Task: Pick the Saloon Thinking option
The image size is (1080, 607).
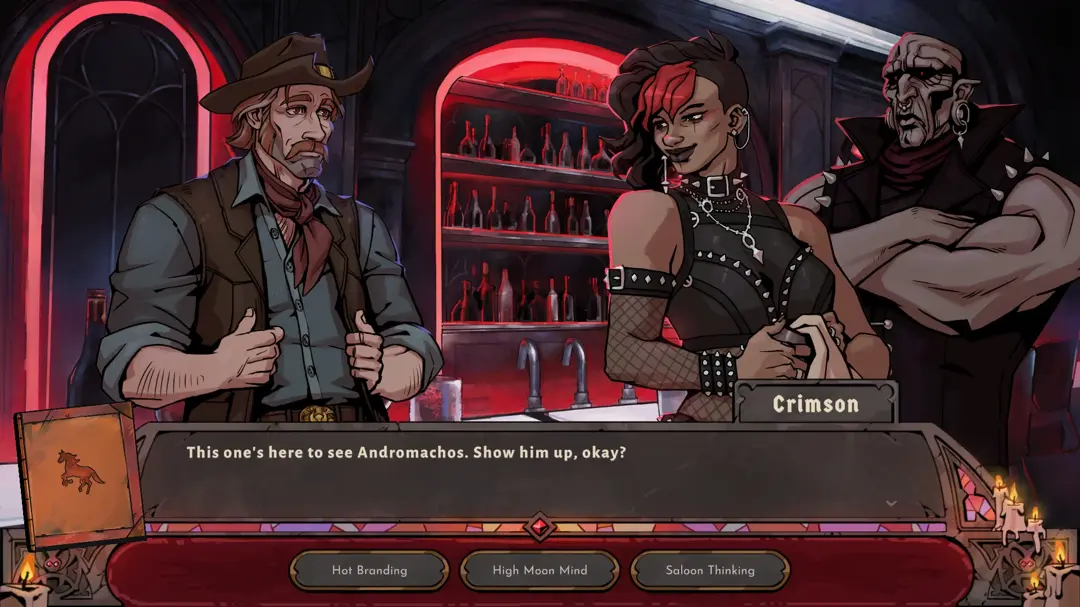Action: [710, 570]
